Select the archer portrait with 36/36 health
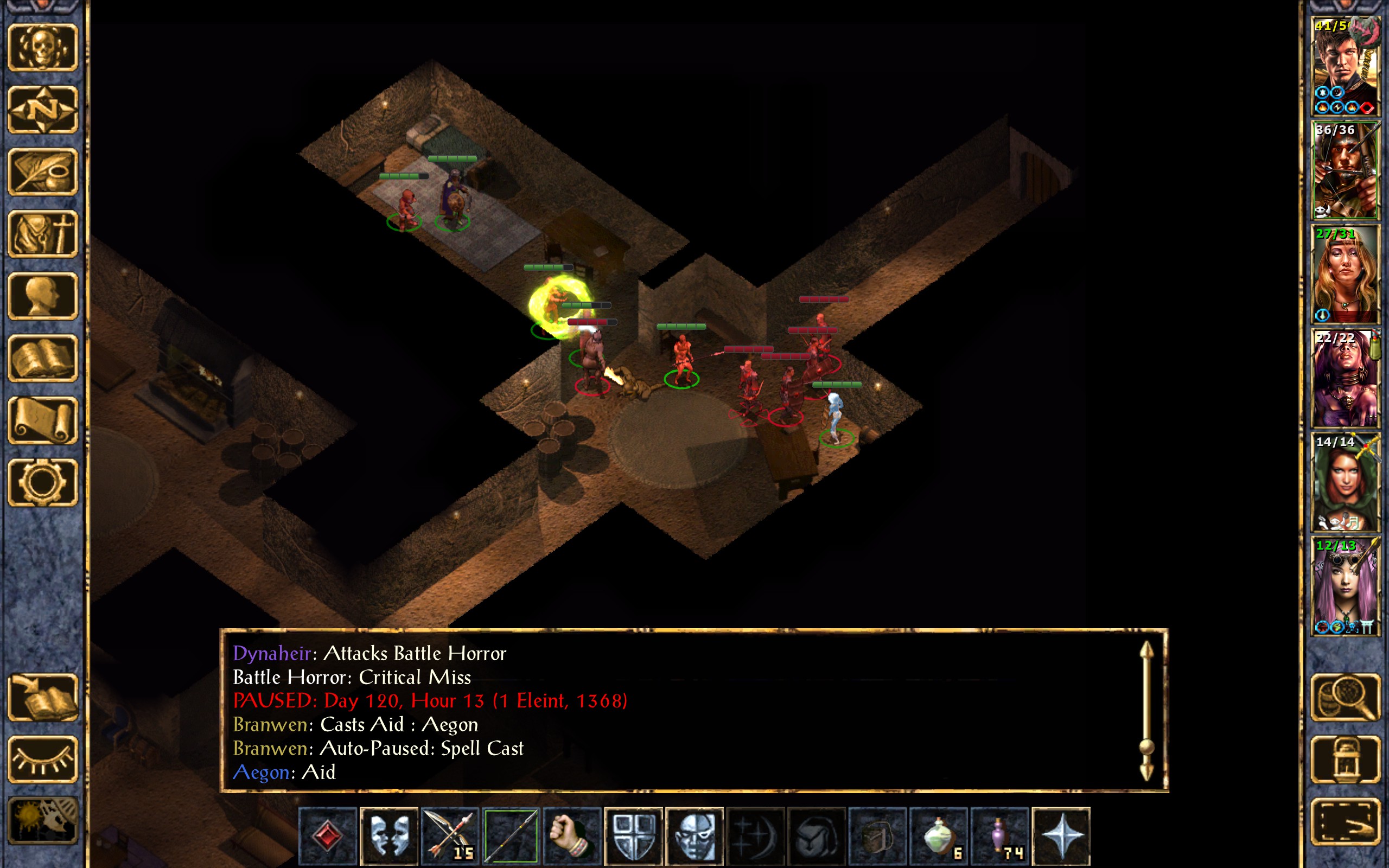Image resolution: width=1389 pixels, height=868 pixels. coord(1345,170)
